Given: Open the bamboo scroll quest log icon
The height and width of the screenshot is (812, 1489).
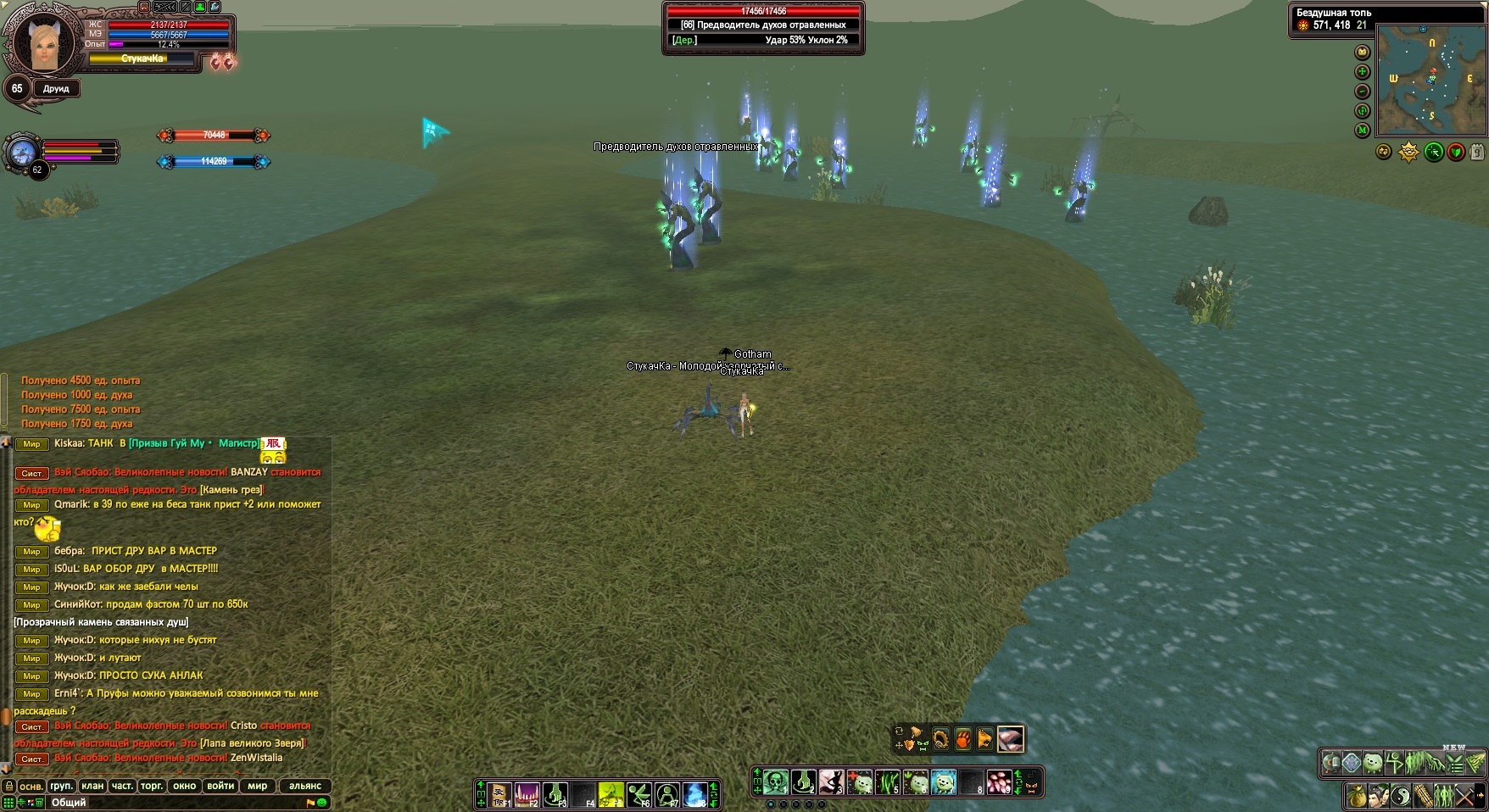Looking at the screenshot, I should point(1424,796).
